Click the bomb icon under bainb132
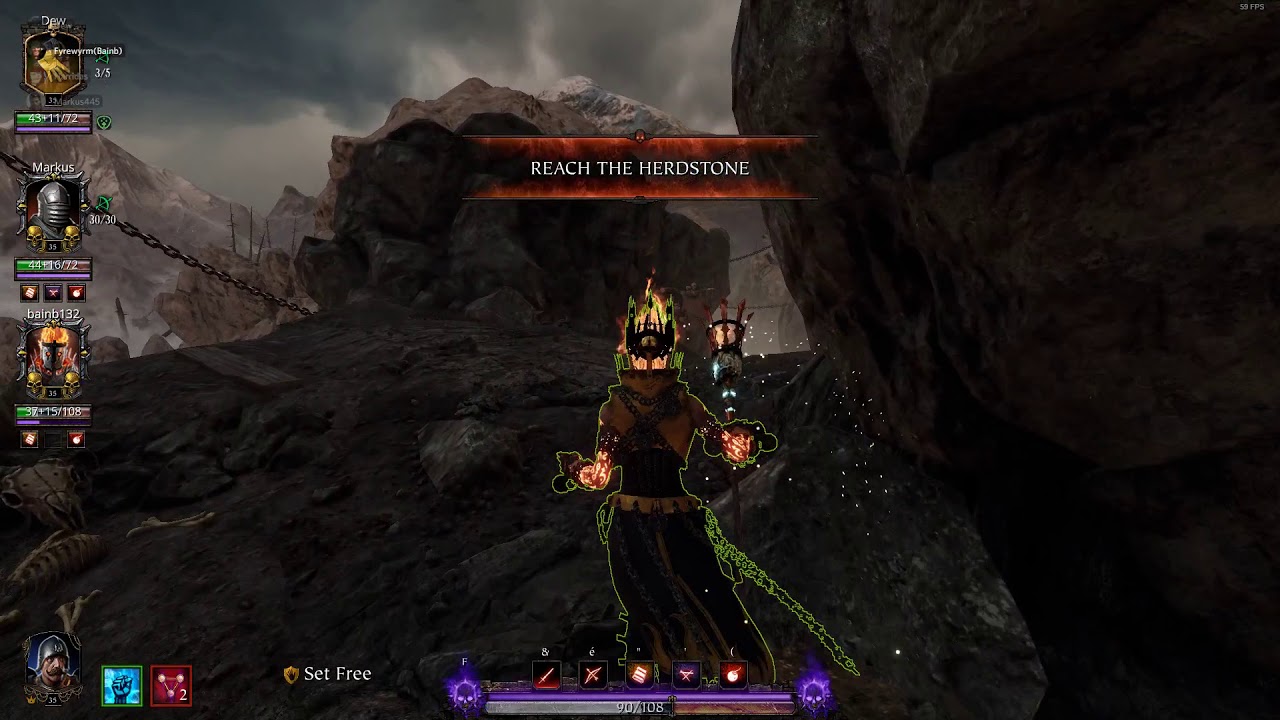The height and width of the screenshot is (720, 1280). tap(76, 439)
